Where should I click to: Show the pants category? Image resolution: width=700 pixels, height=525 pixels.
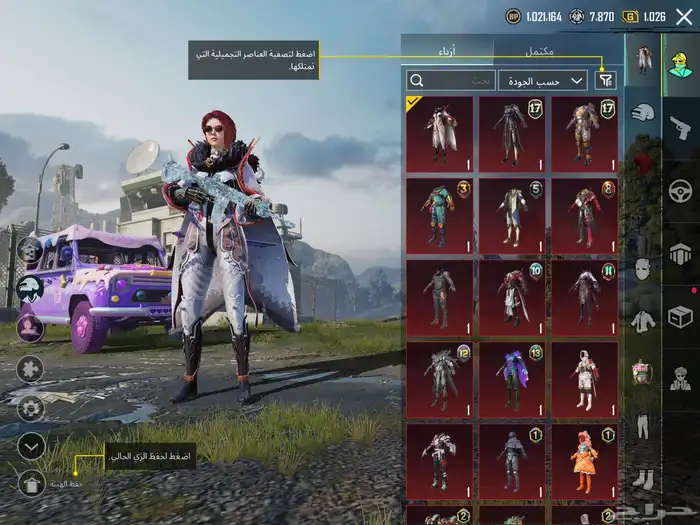pyautogui.click(x=642, y=425)
